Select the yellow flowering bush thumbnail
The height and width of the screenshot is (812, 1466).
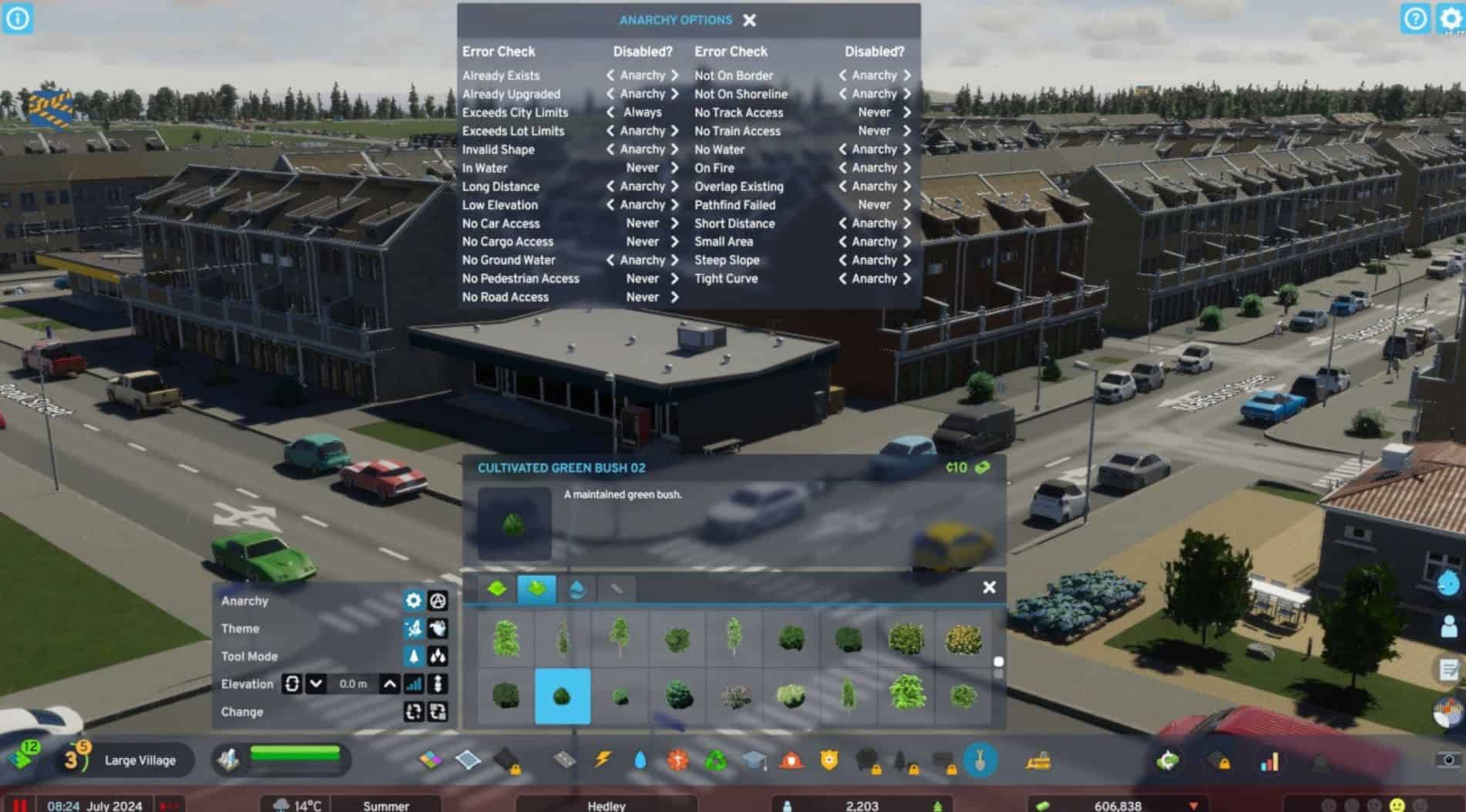click(x=963, y=639)
